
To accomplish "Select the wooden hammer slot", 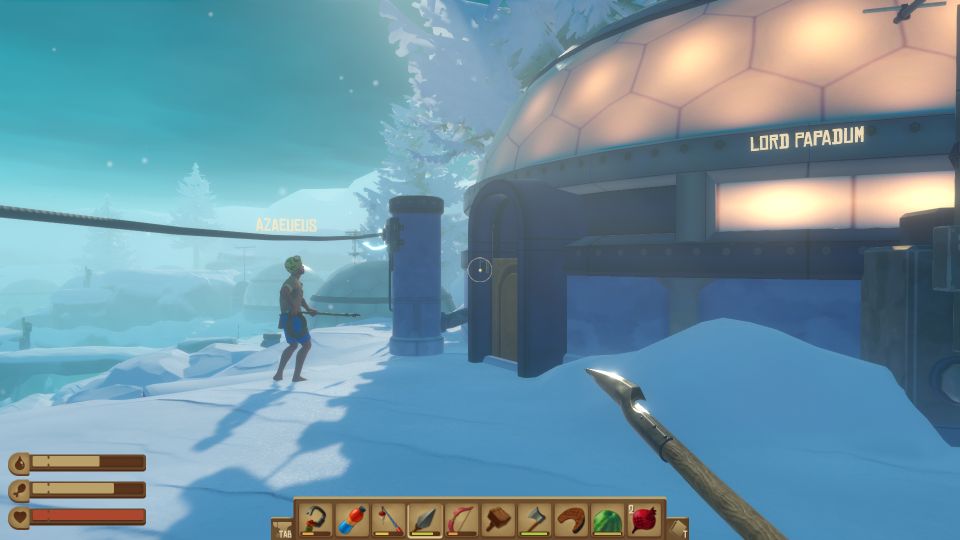I will point(498,520).
